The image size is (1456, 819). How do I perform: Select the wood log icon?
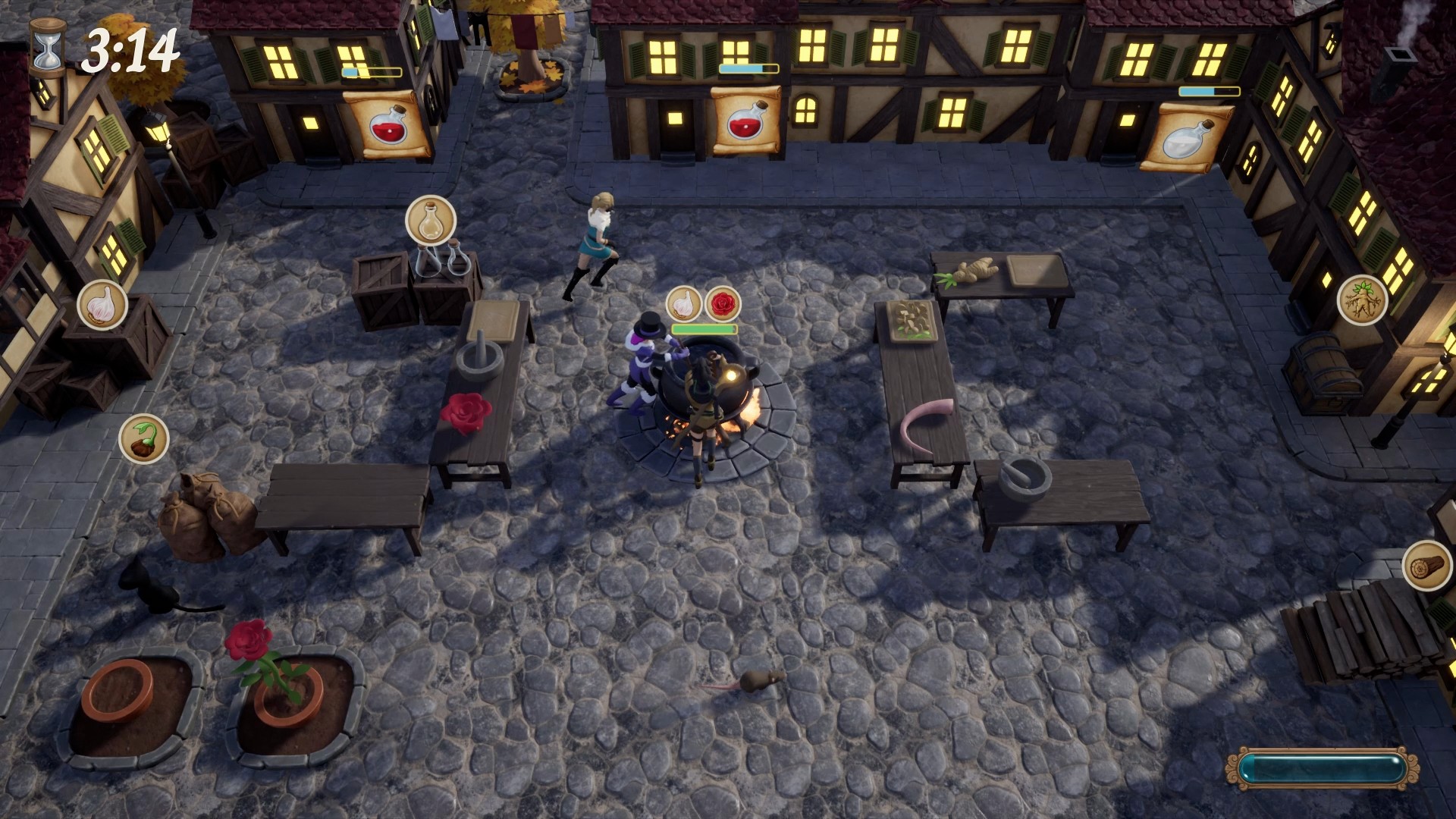pos(1427,566)
